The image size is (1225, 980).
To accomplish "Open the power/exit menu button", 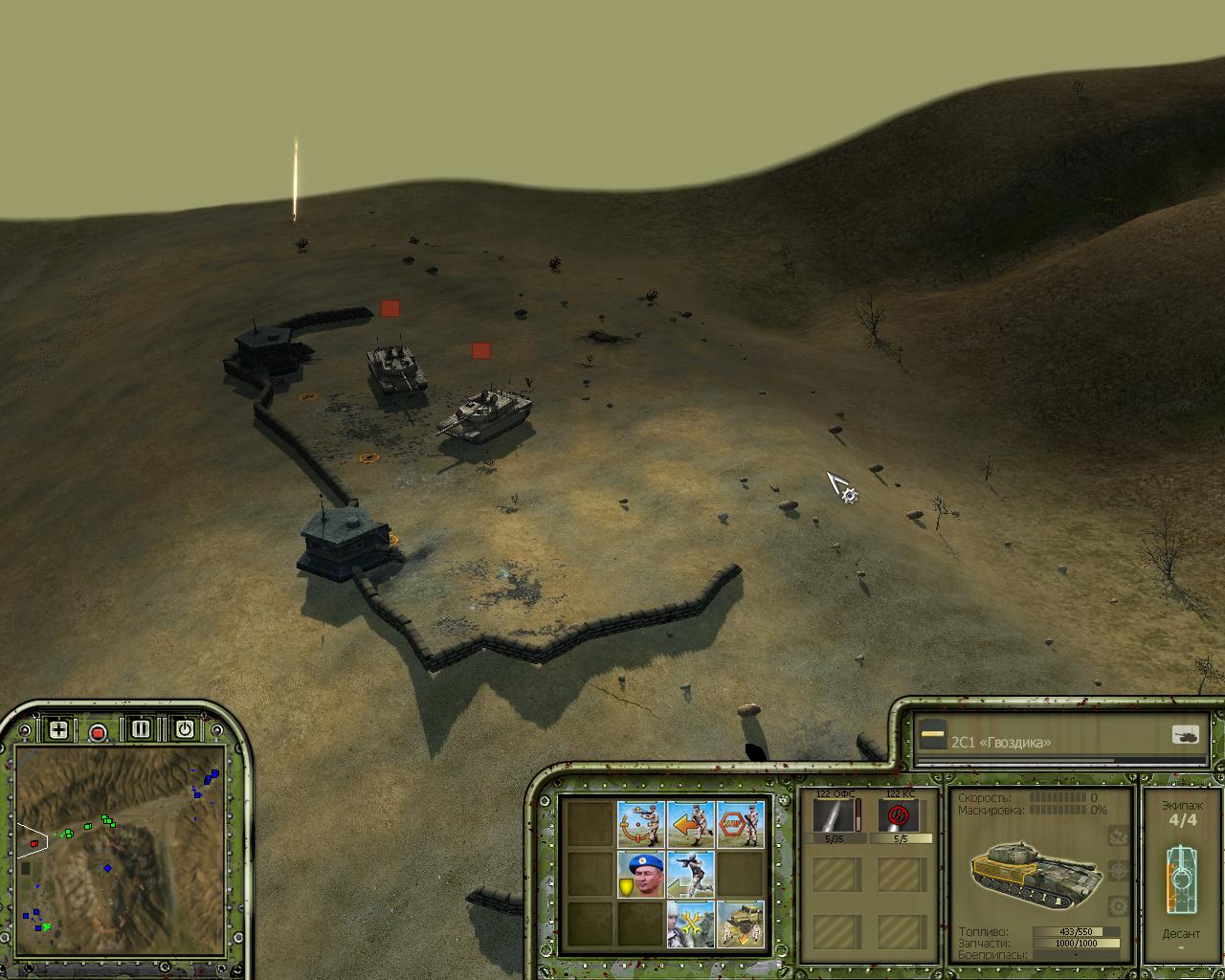I will [184, 729].
